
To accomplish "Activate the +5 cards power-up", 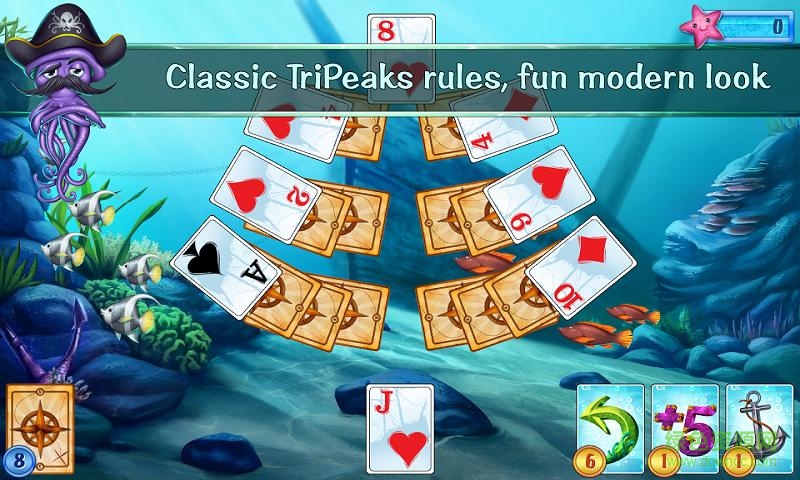I will coord(684,420).
